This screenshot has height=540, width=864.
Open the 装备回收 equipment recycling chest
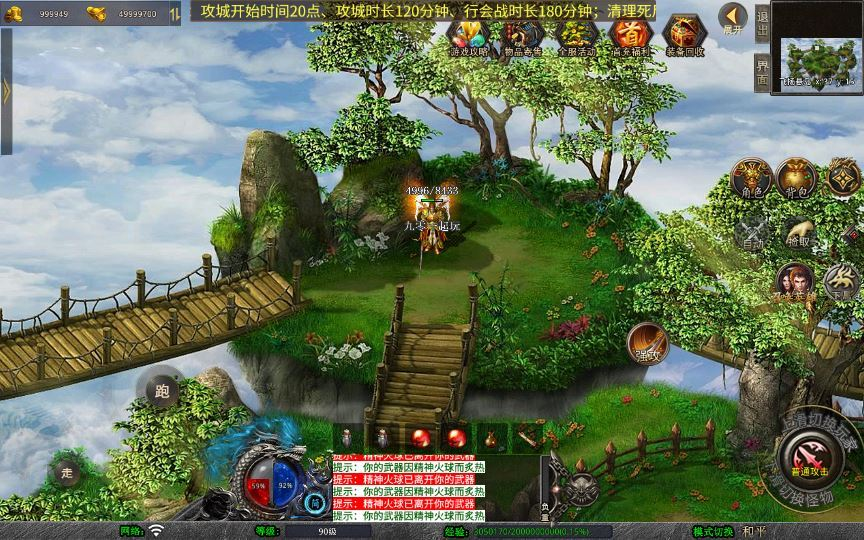point(684,37)
